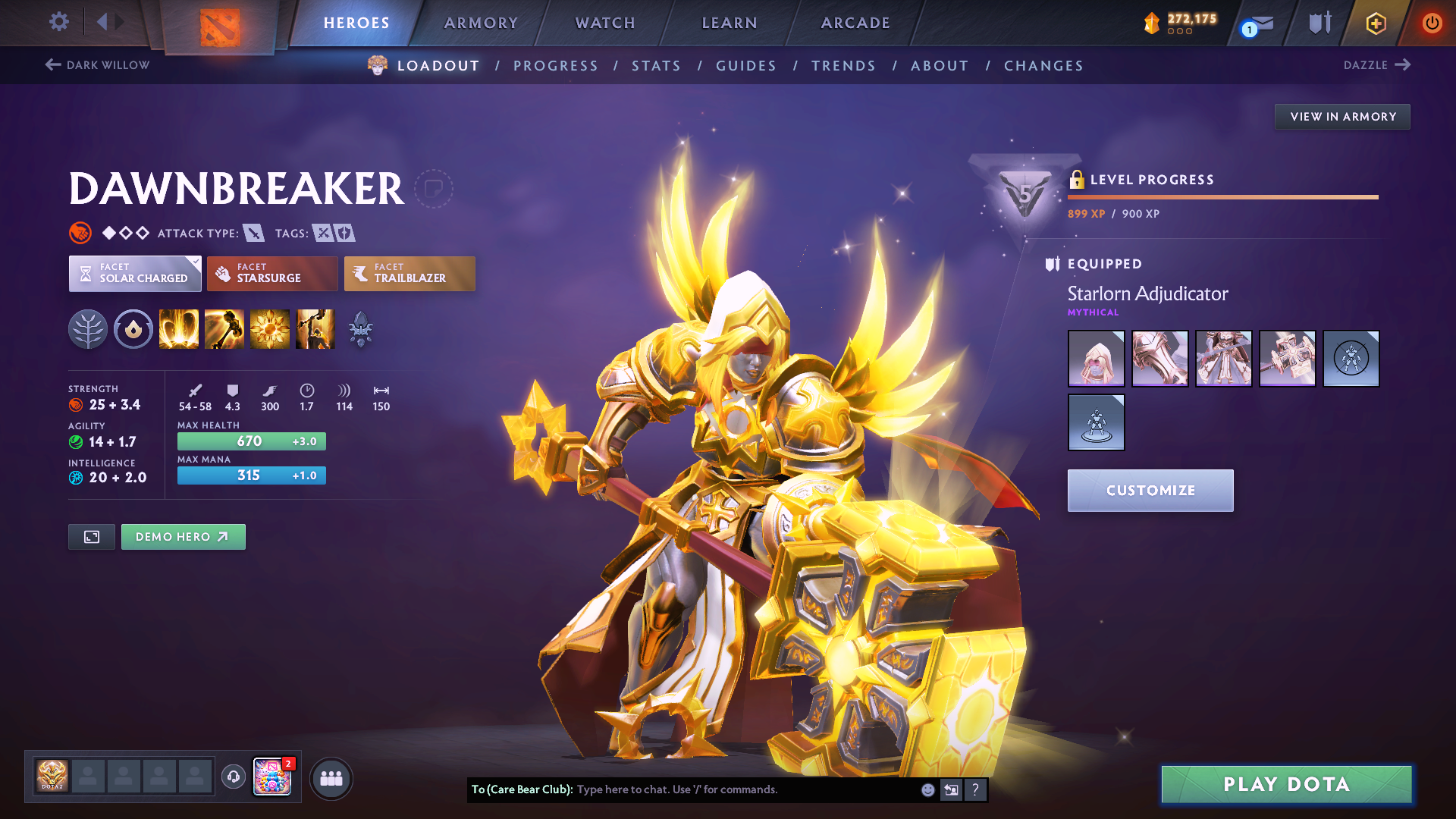
Task: Quit game with the power button
Action: click(x=1432, y=23)
